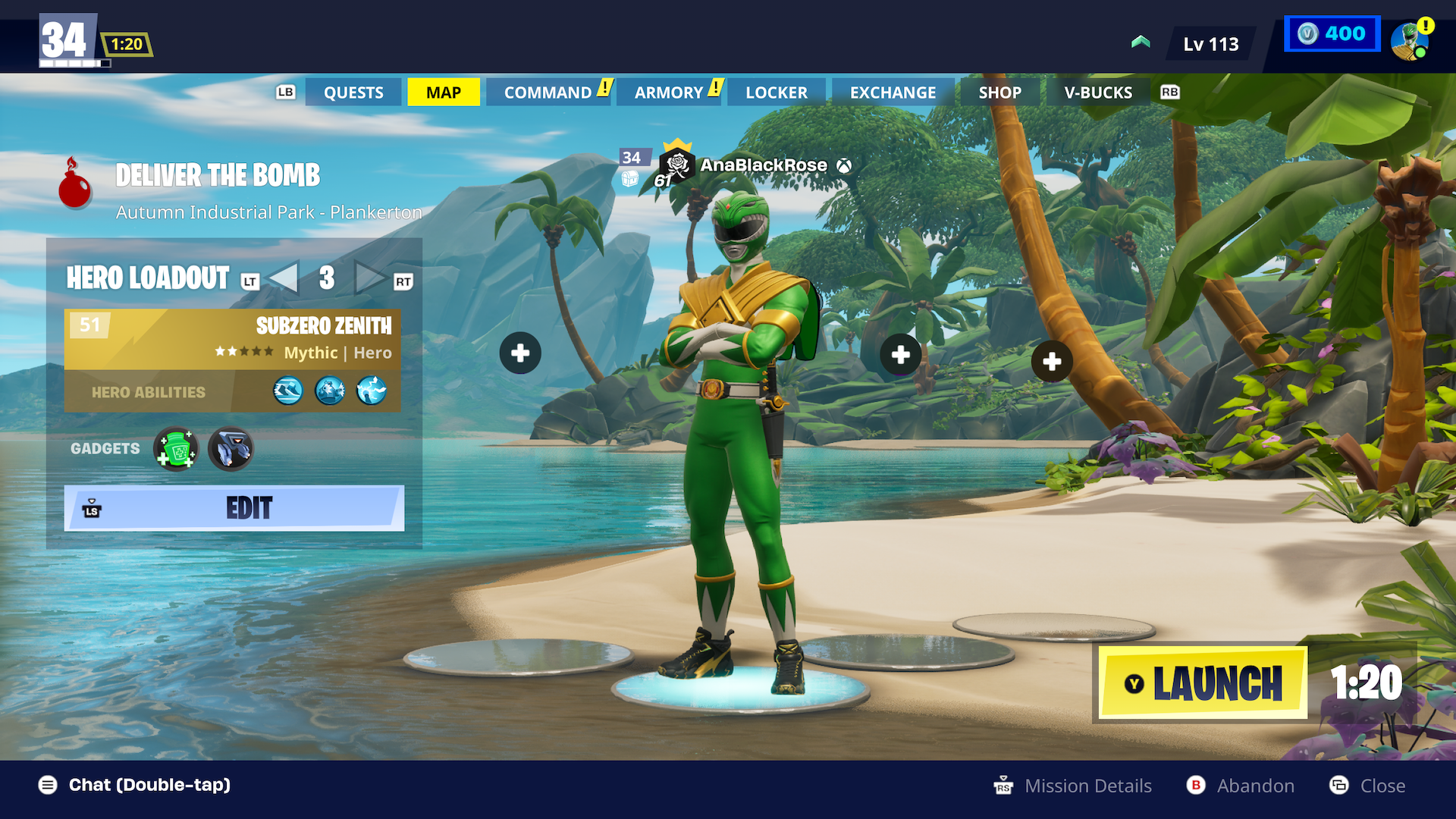Open the Shop tab
Screen dimensions: 1456x819
999,93
